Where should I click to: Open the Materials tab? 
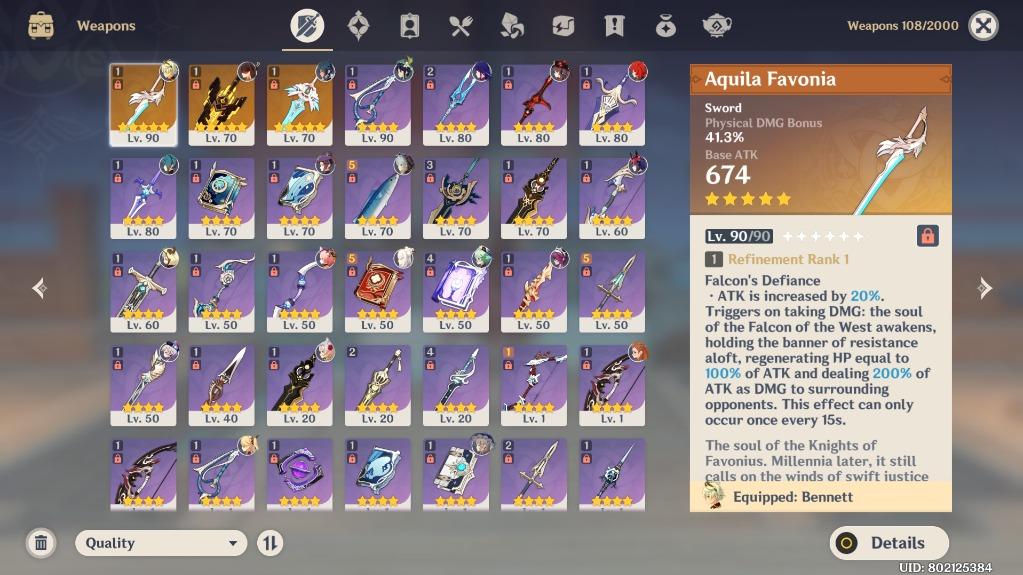[x=512, y=26]
